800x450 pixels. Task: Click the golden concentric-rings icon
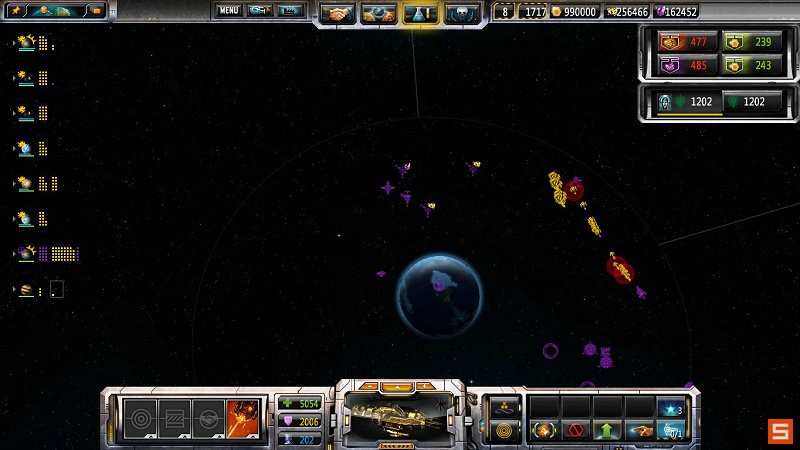[x=504, y=432]
